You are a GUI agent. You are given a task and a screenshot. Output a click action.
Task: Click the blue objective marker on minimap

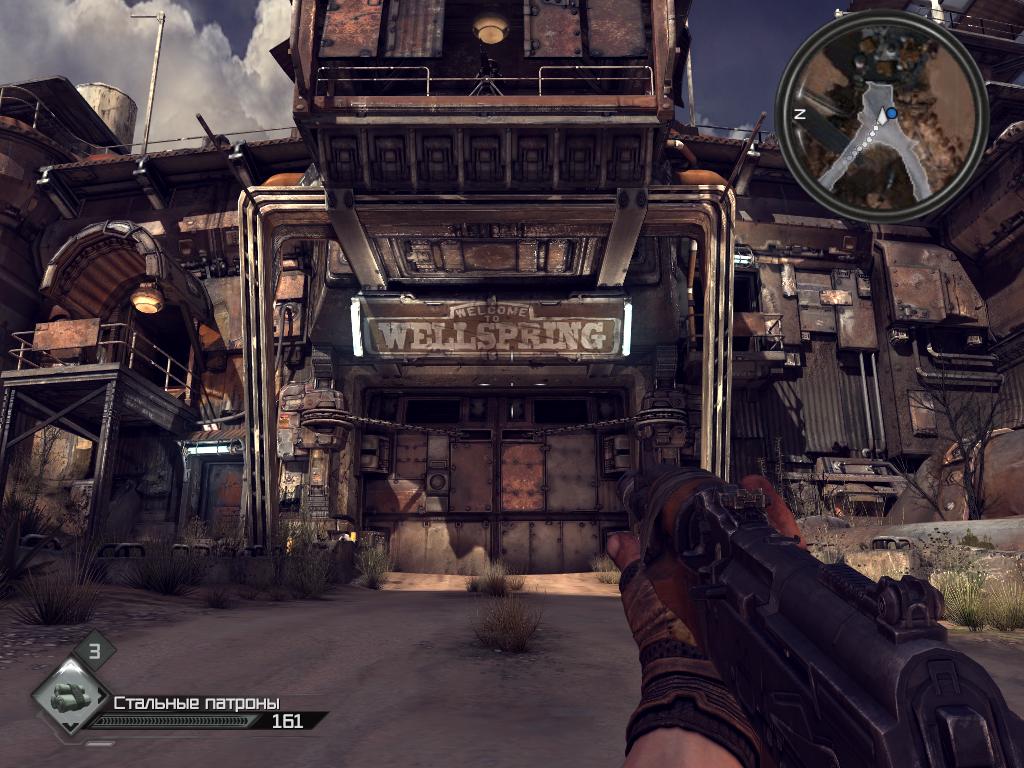coord(892,115)
